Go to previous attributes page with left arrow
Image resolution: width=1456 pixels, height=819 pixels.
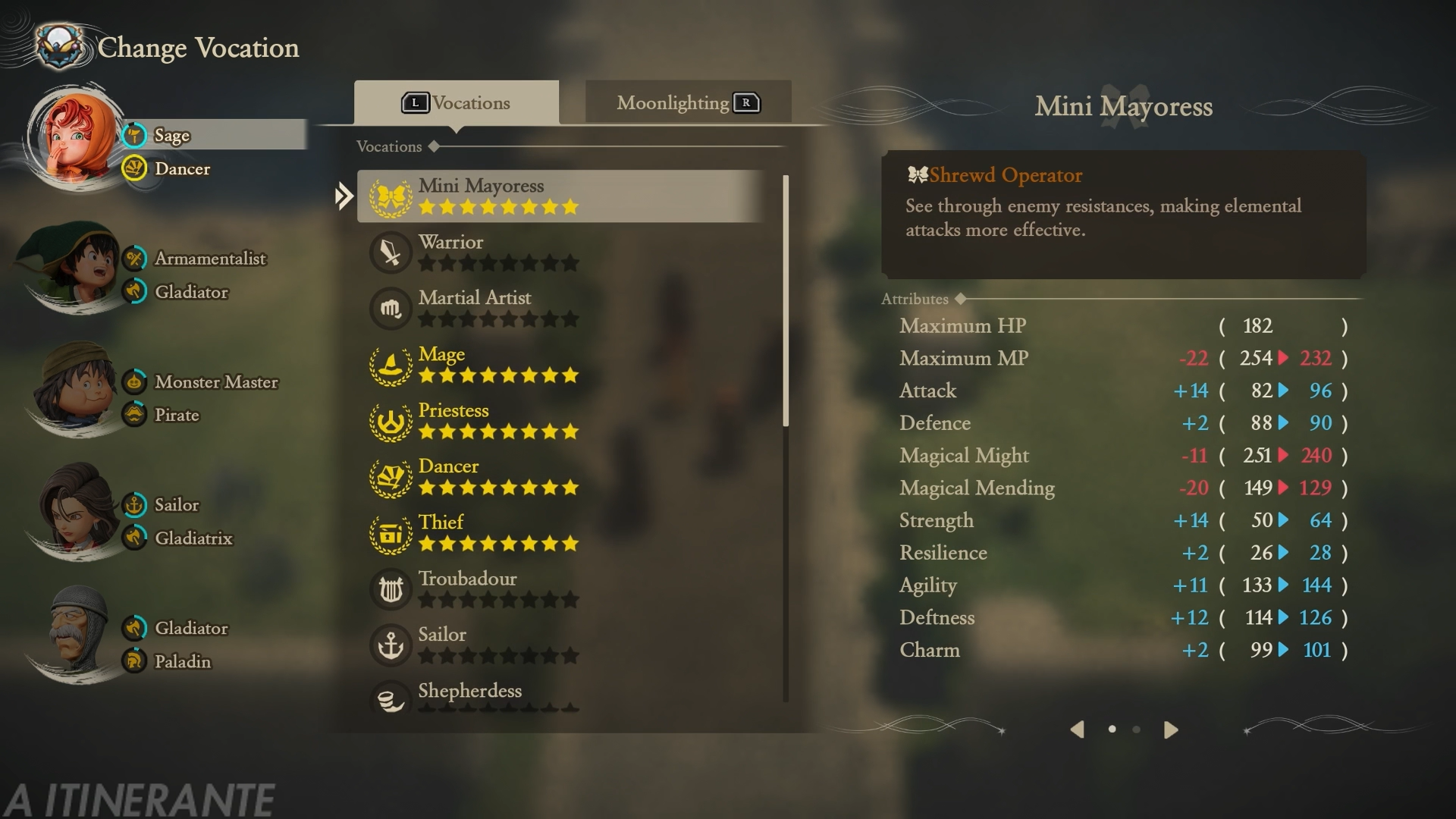1077,730
